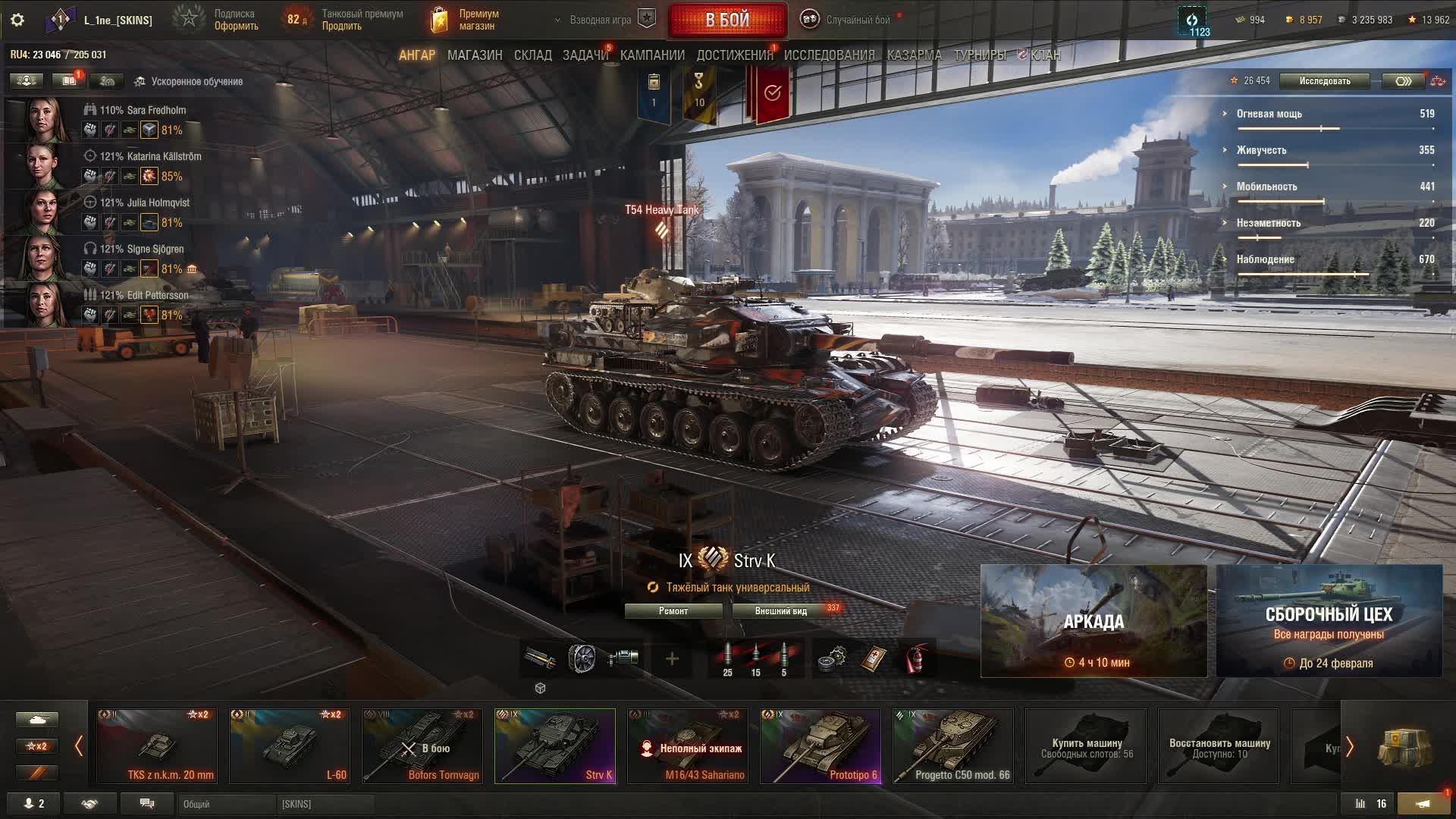Open the СБОРОЧНЫЙ ЦЕХ banner

(x=1329, y=621)
